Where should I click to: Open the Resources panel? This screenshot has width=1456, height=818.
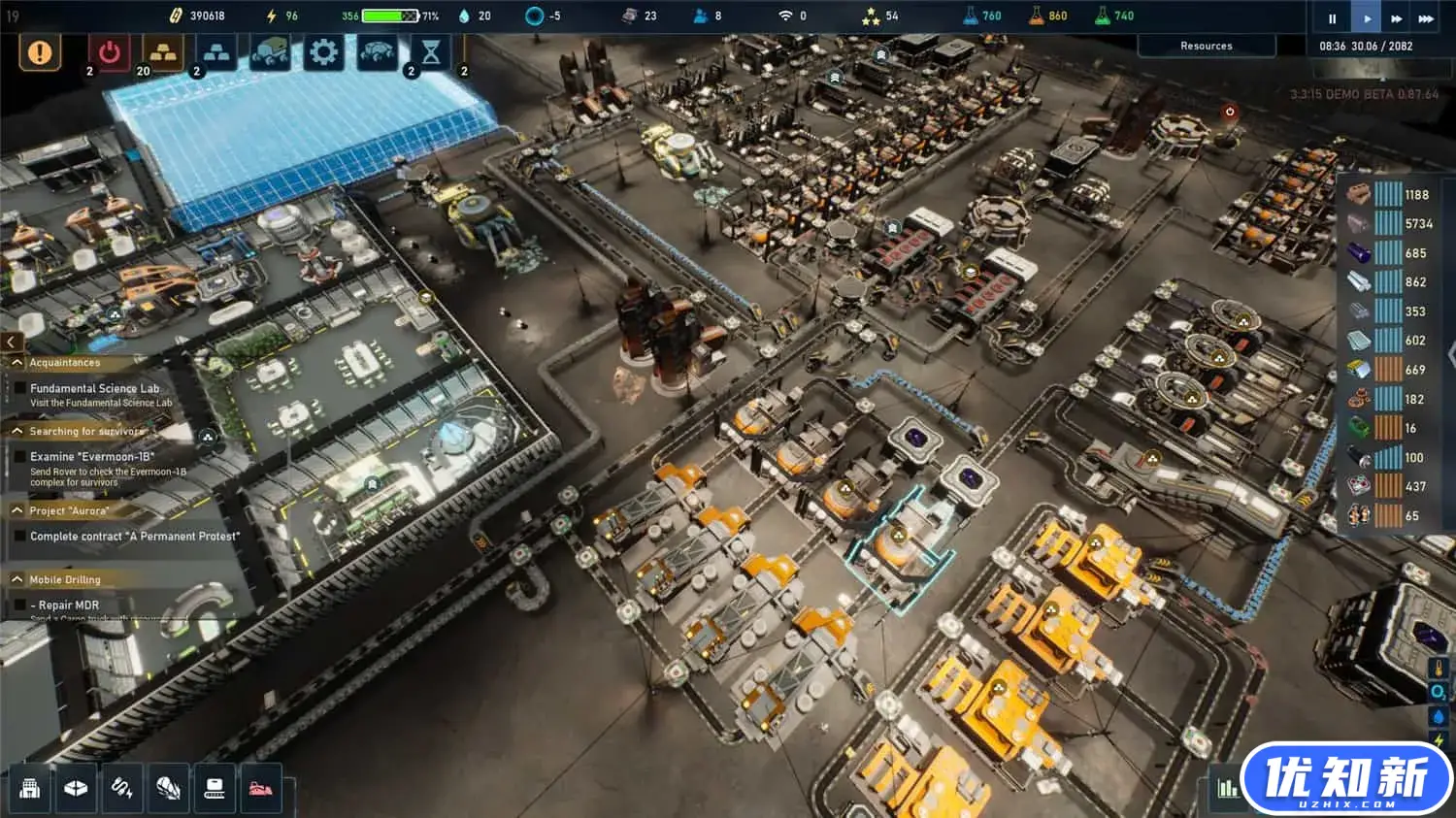click(x=1207, y=46)
